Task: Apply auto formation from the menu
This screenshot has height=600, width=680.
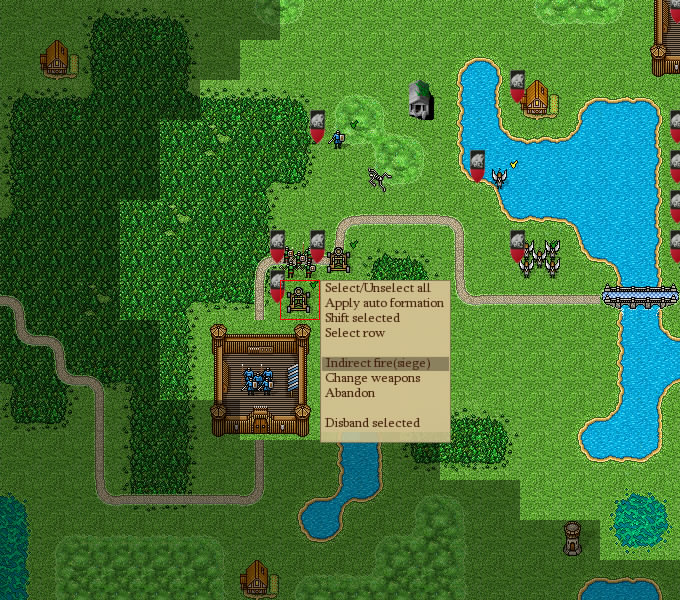Action: tap(384, 303)
